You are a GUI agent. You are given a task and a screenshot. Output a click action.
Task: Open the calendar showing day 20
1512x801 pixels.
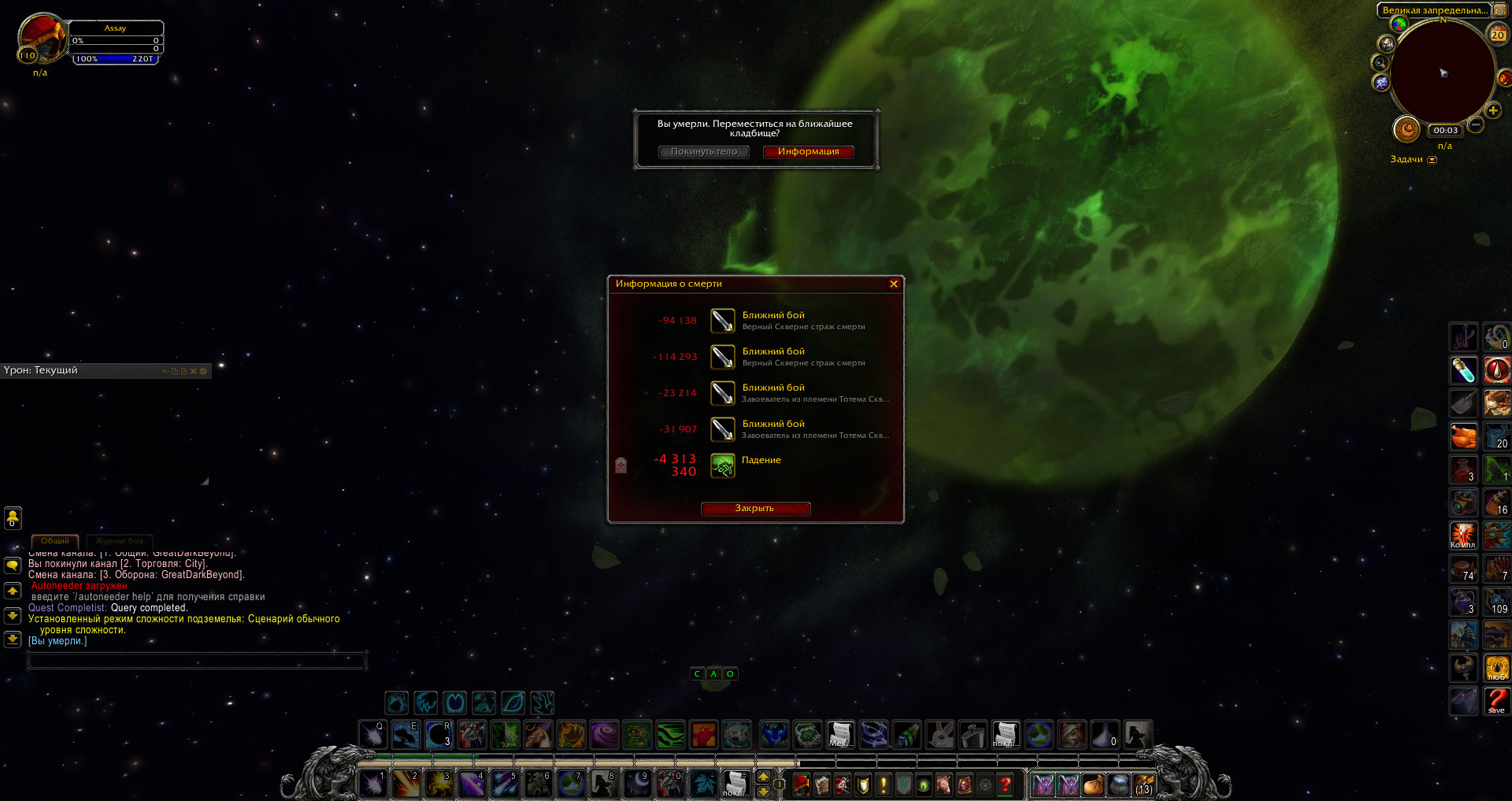(x=1497, y=34)
